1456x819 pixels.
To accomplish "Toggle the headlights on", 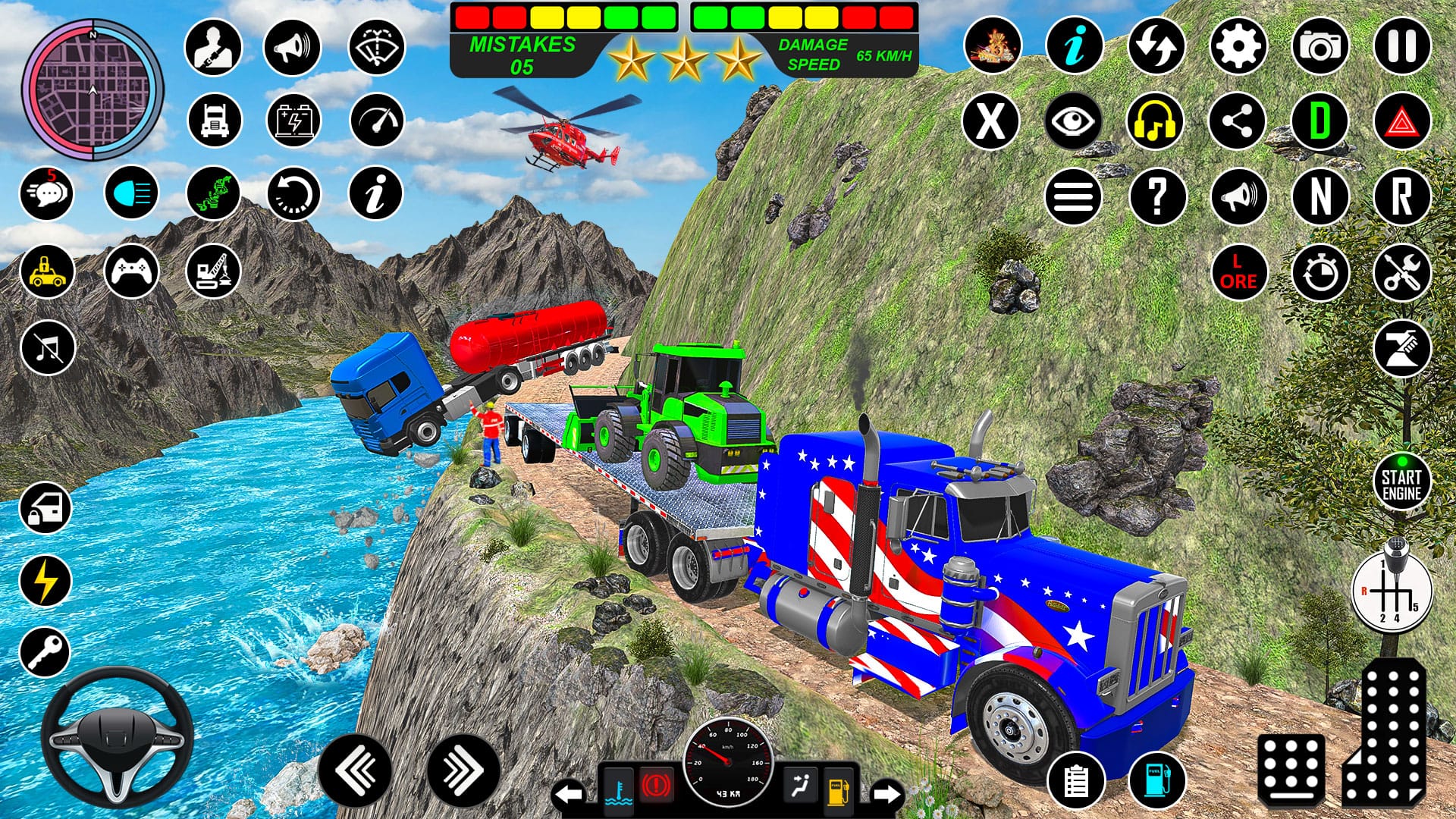I will point(130,193).
